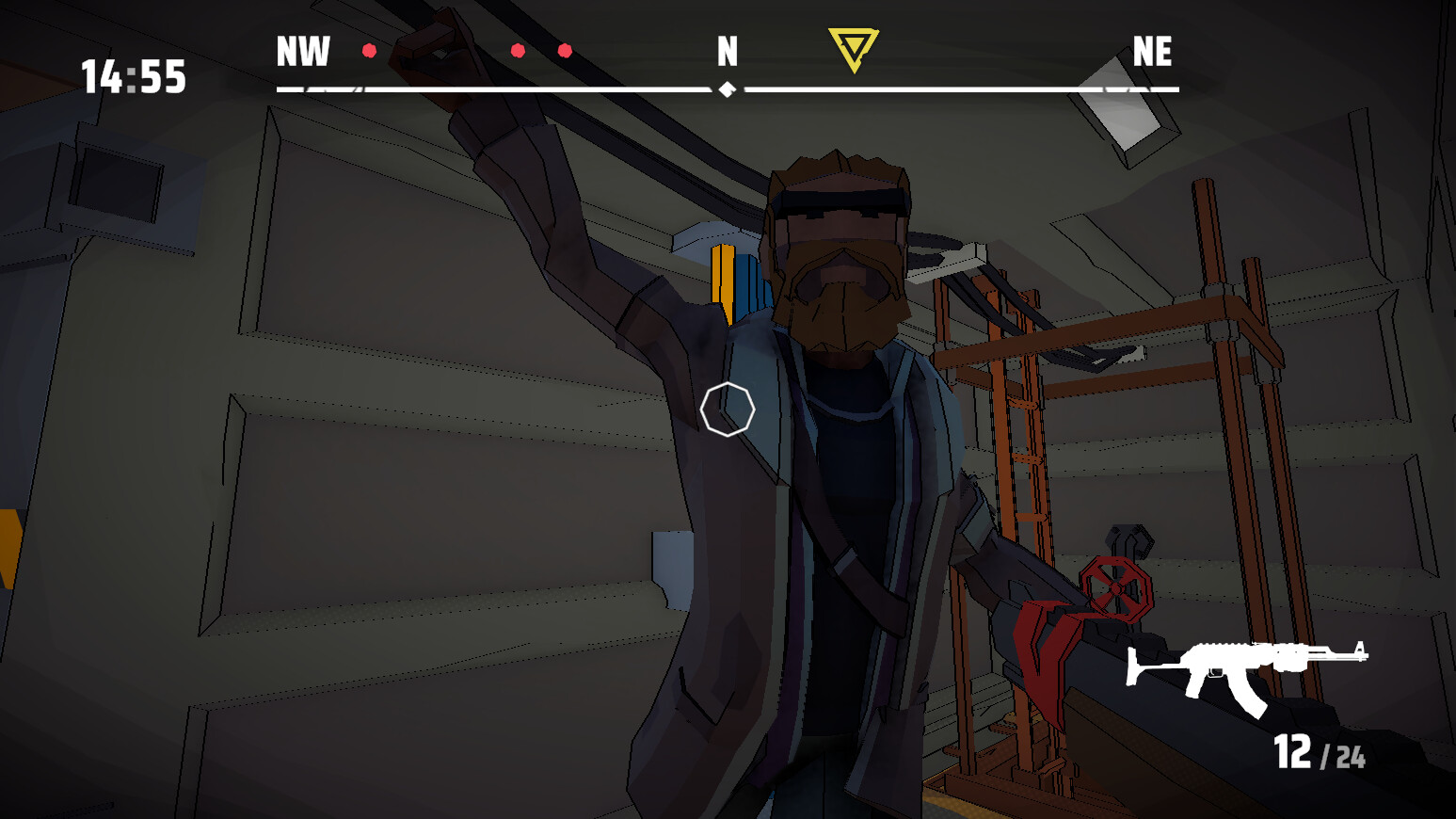Click the leftmost red enemy dot on compass
Screen dimensions: 1456x819
(x=369, y=50)
